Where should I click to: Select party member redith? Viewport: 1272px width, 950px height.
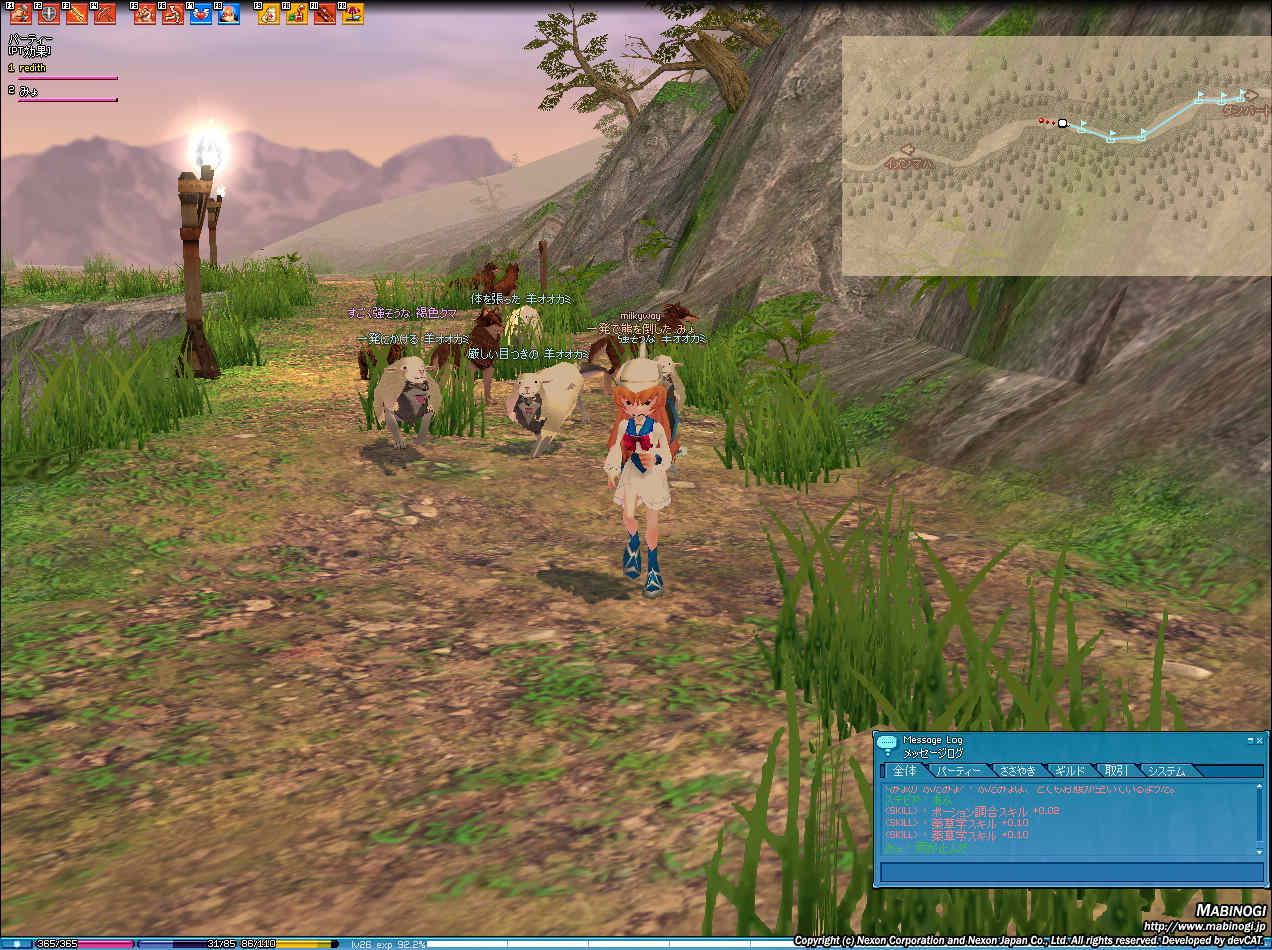pyautogui.click(x=32, y=68)
